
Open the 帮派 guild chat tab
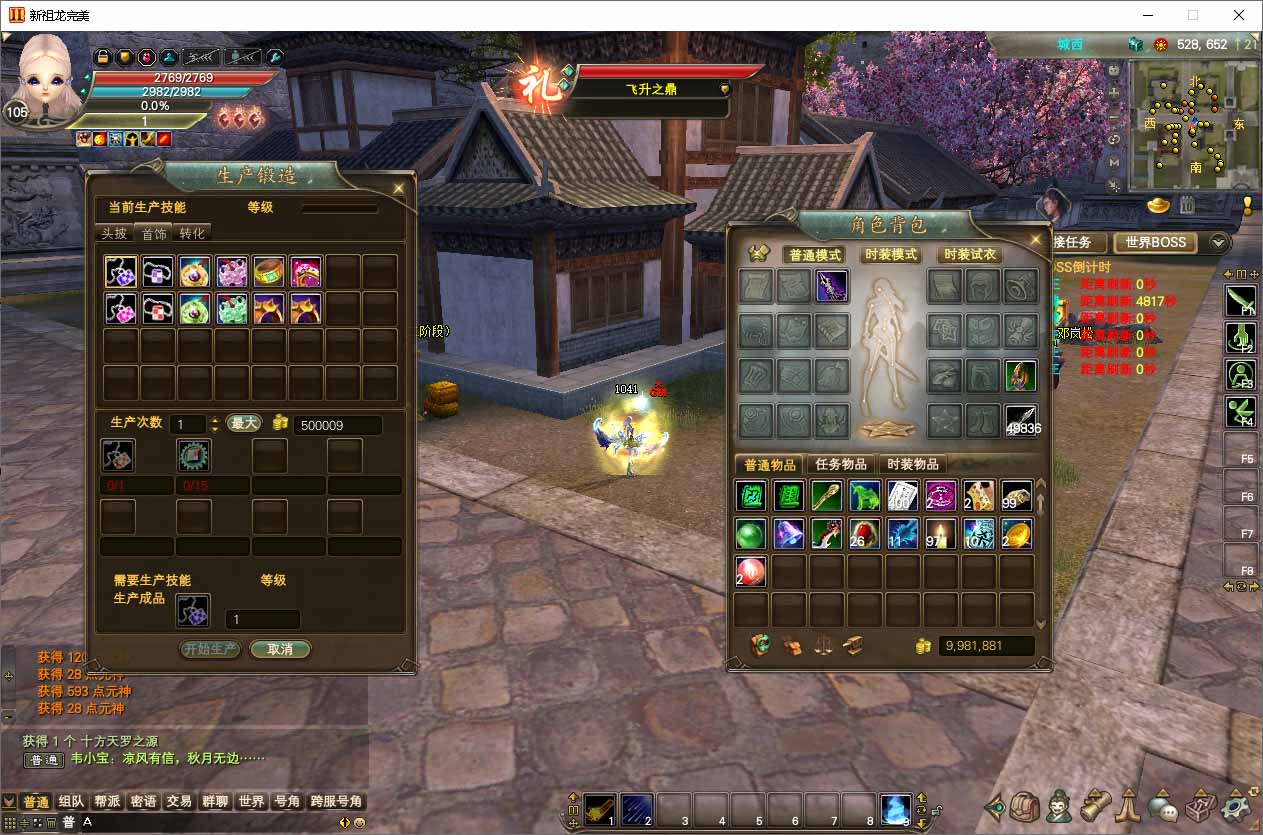tap(107, 801)
